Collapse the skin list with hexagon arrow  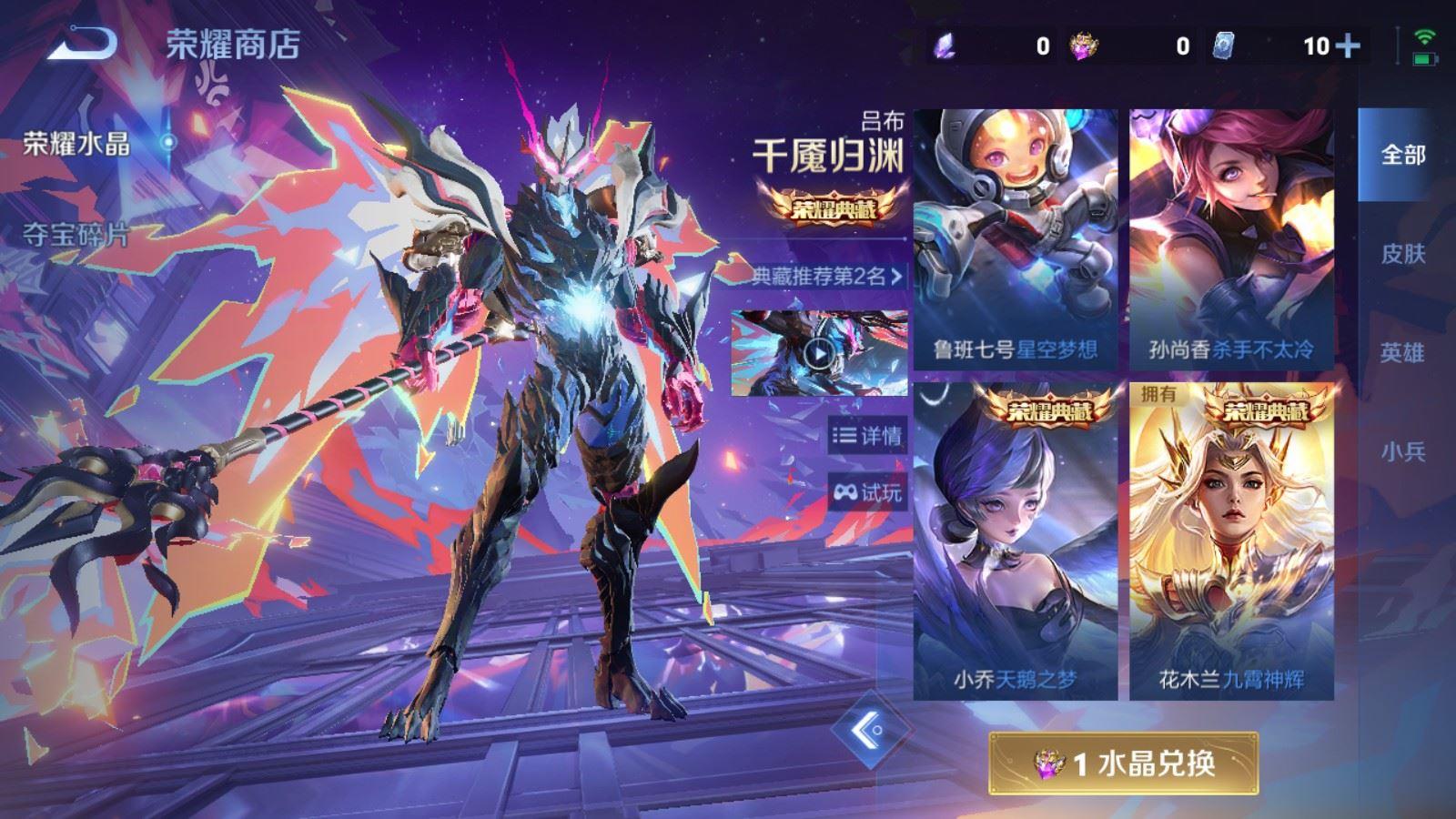pyautogui.click(x=871, y=729)
